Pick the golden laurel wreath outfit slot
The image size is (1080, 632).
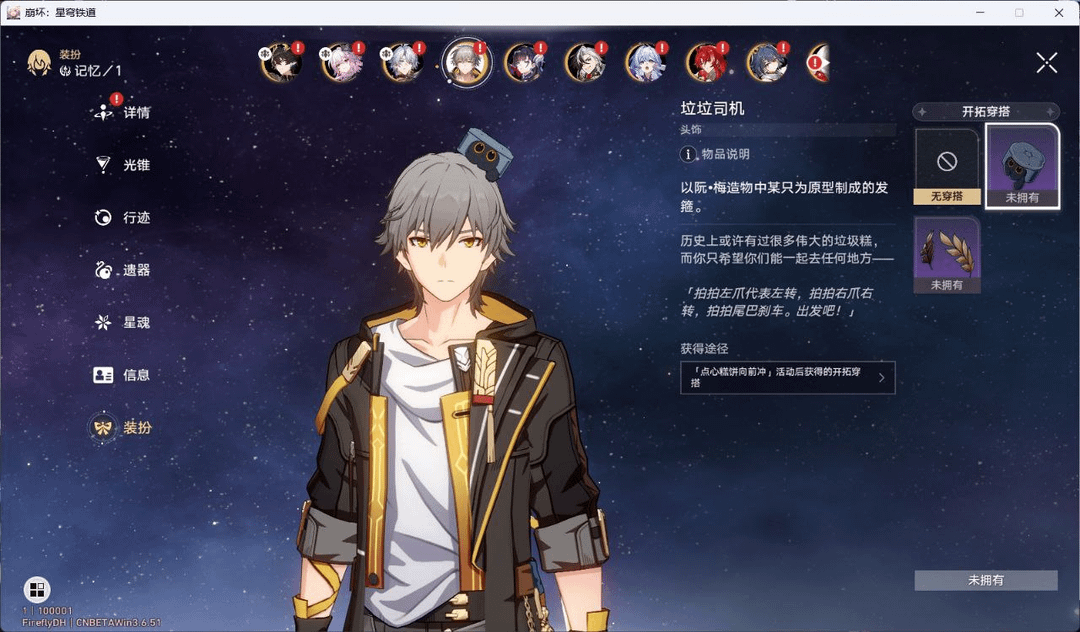pyautogui.click(x=947, y=255)
